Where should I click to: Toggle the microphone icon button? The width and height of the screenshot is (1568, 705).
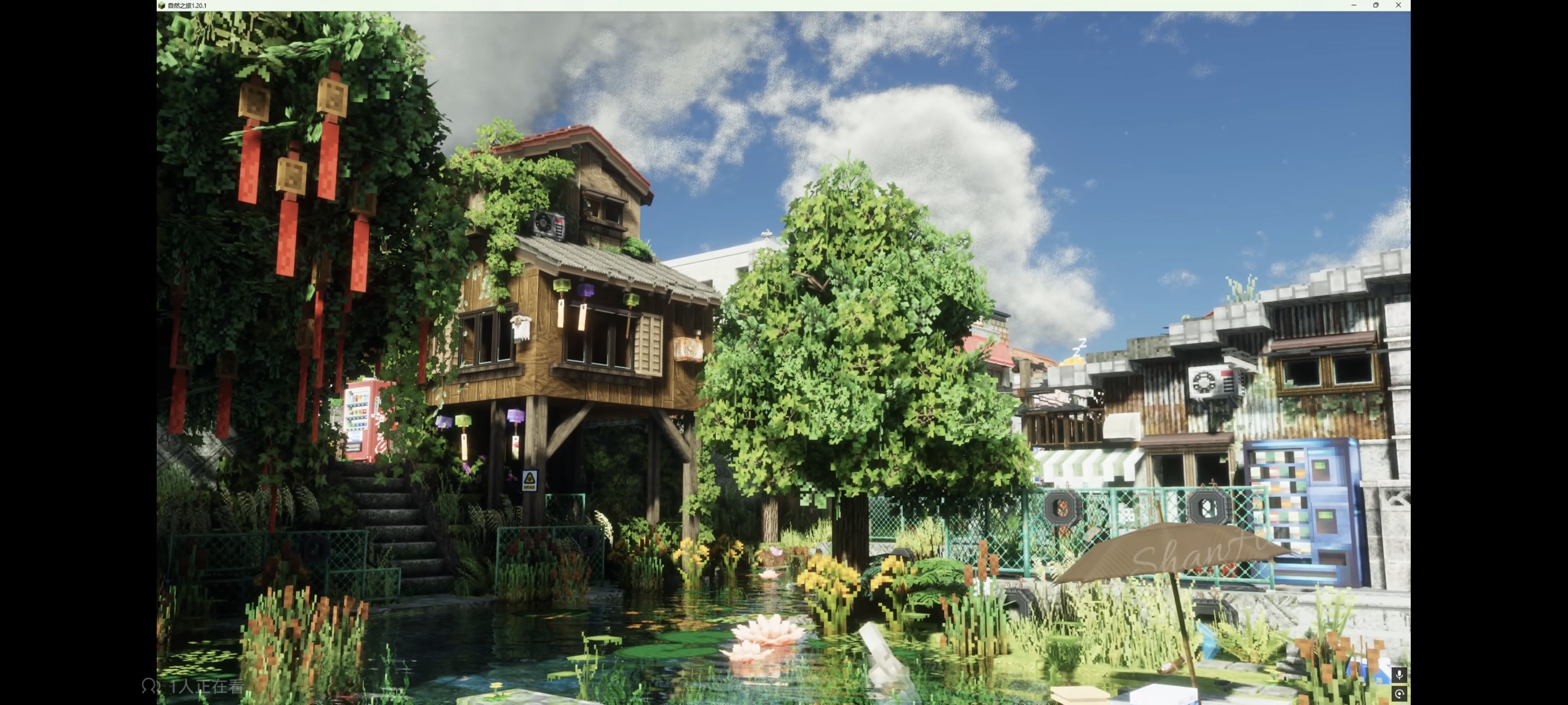point(1399,674)
